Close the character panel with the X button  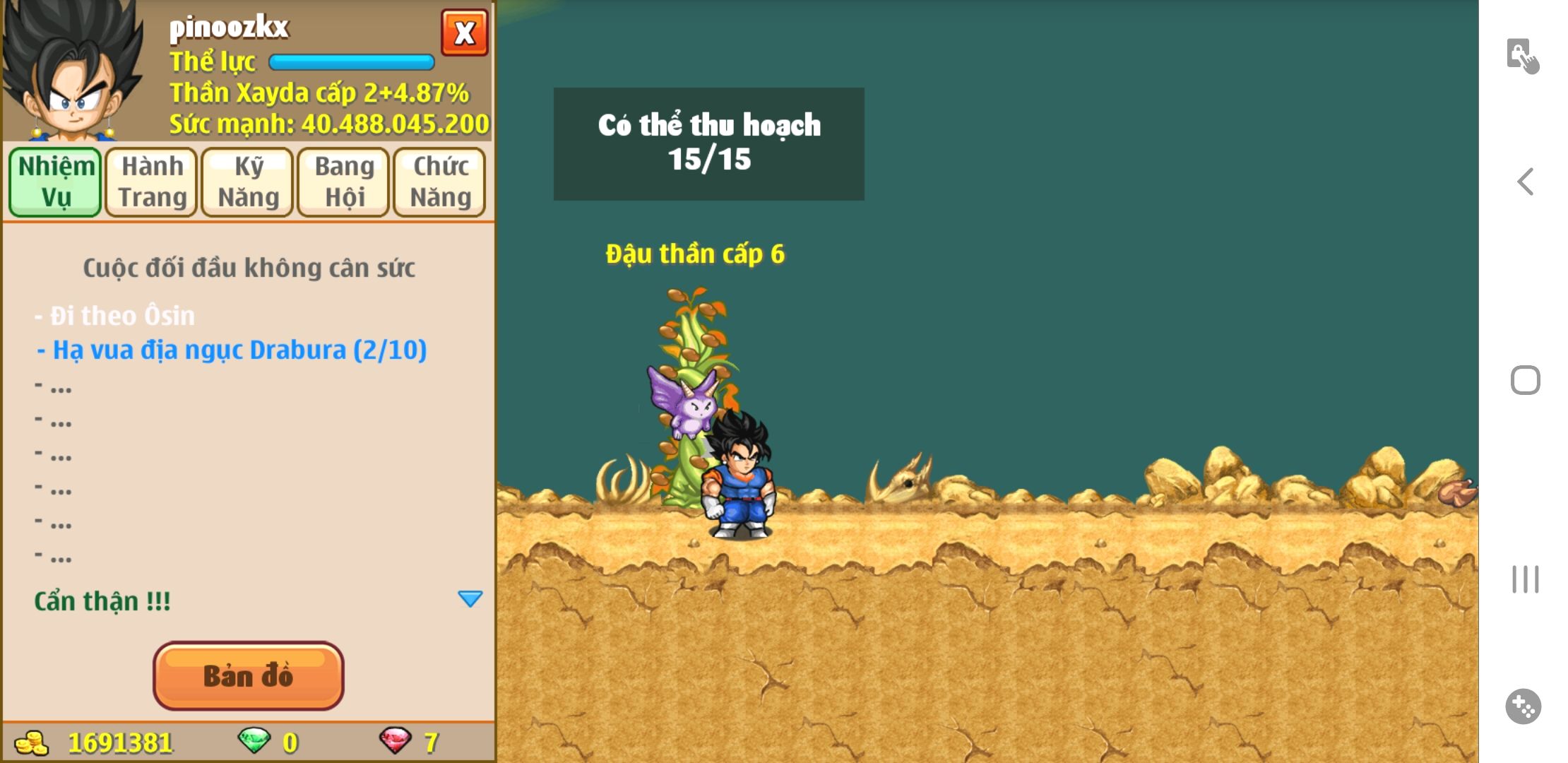point(464,32)
